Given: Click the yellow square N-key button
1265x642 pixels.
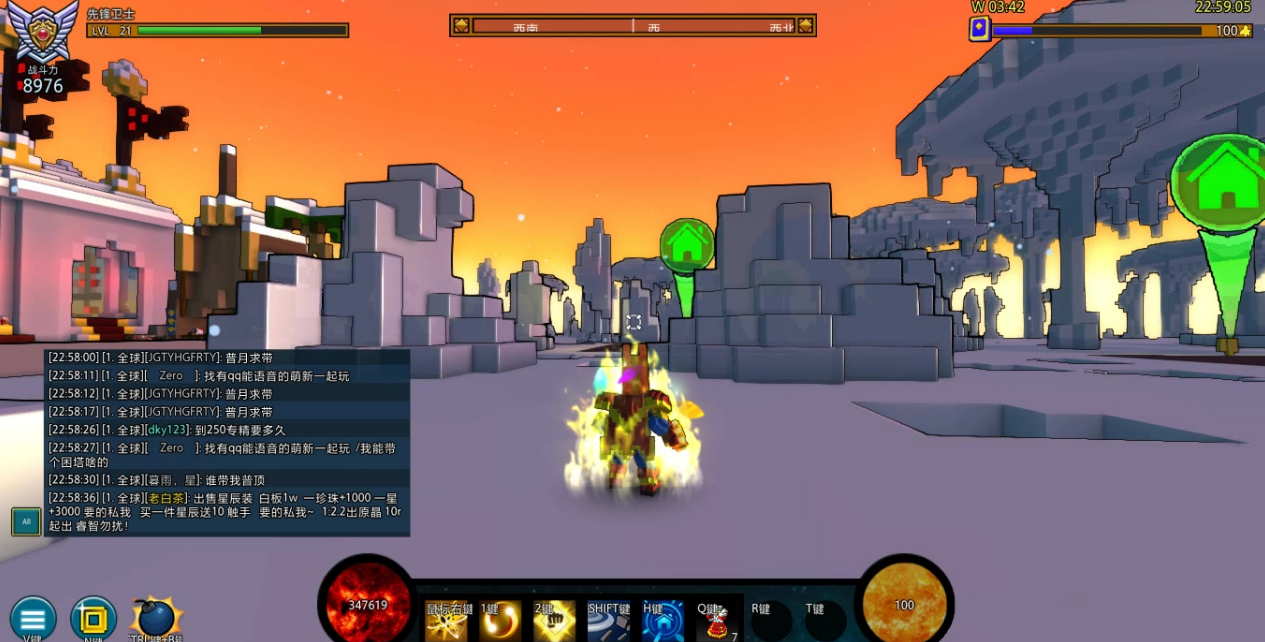Looking at the screenshot, I should pos(93,618).
